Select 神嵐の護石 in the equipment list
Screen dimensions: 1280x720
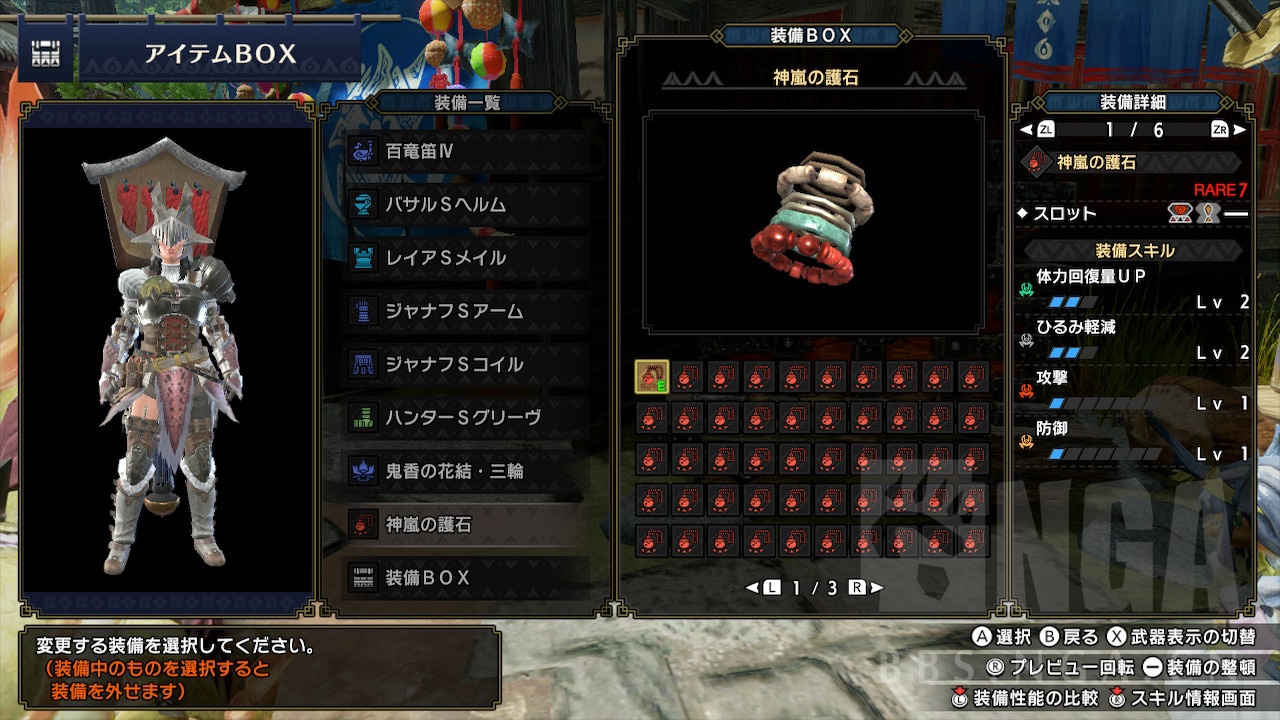tap(466, 524)
